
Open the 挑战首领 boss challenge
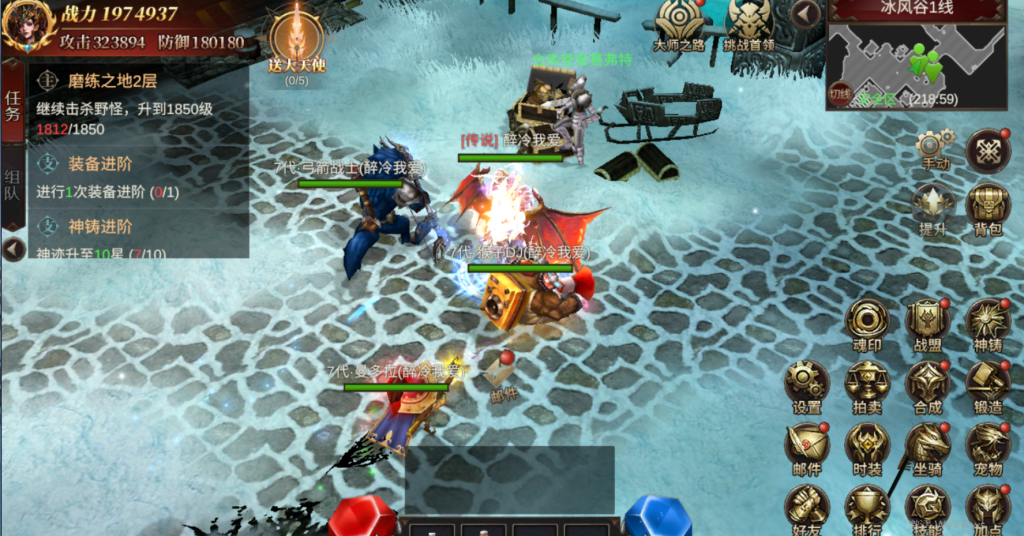748,24
